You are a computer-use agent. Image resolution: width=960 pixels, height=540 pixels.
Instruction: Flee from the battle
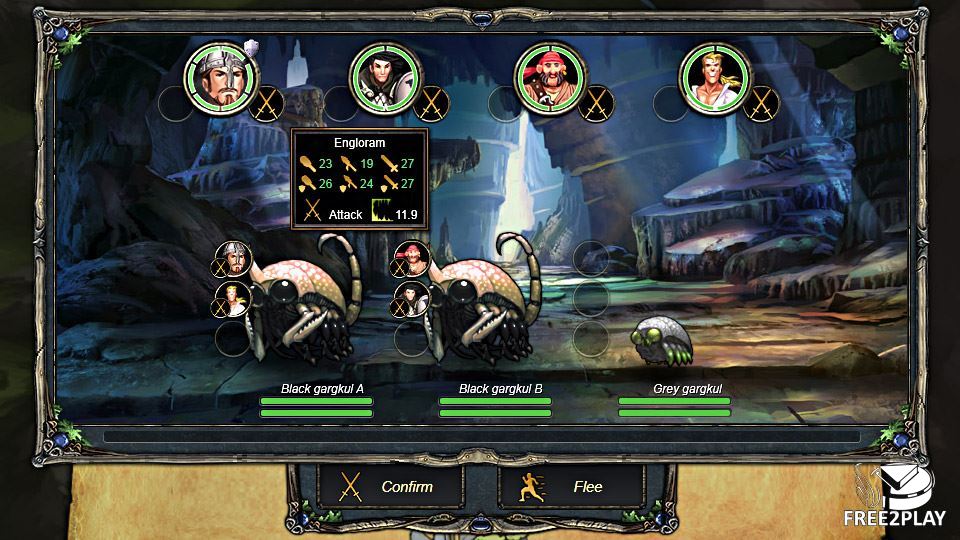570,487
